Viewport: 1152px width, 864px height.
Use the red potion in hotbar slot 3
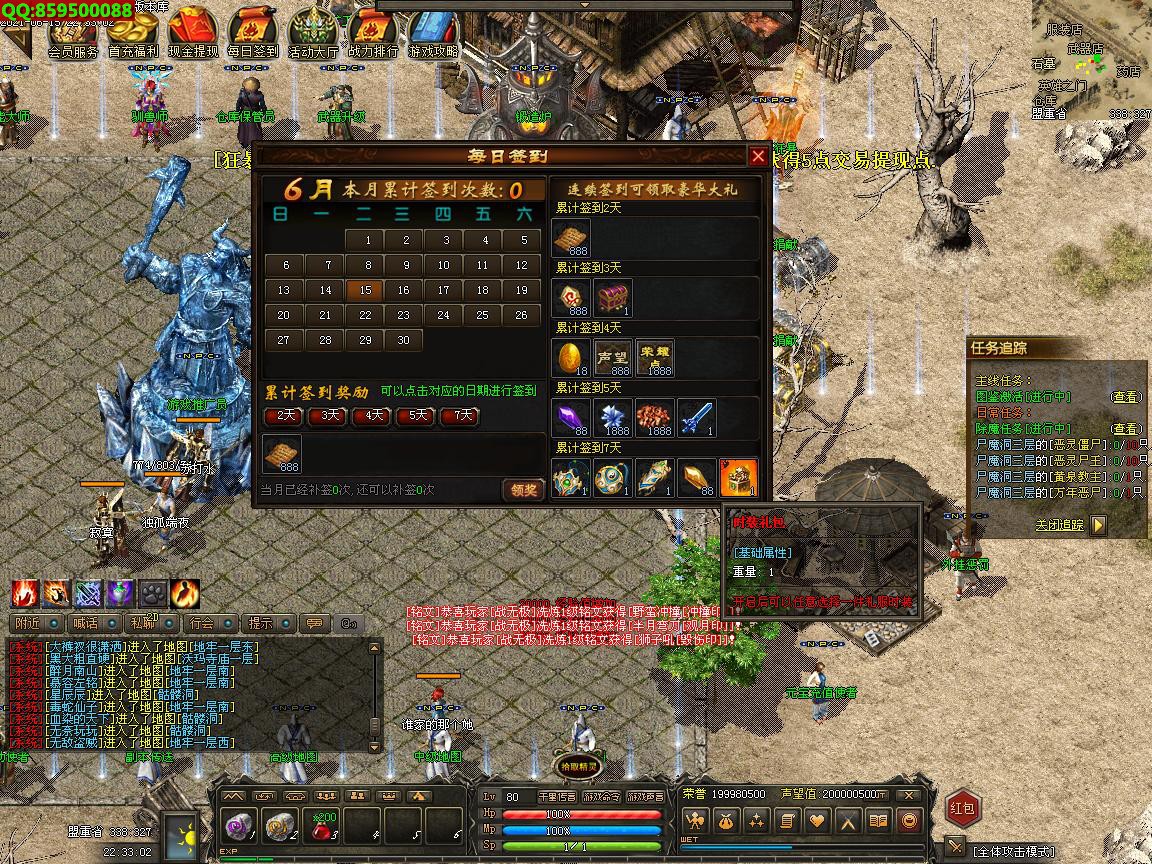(323, 826)
